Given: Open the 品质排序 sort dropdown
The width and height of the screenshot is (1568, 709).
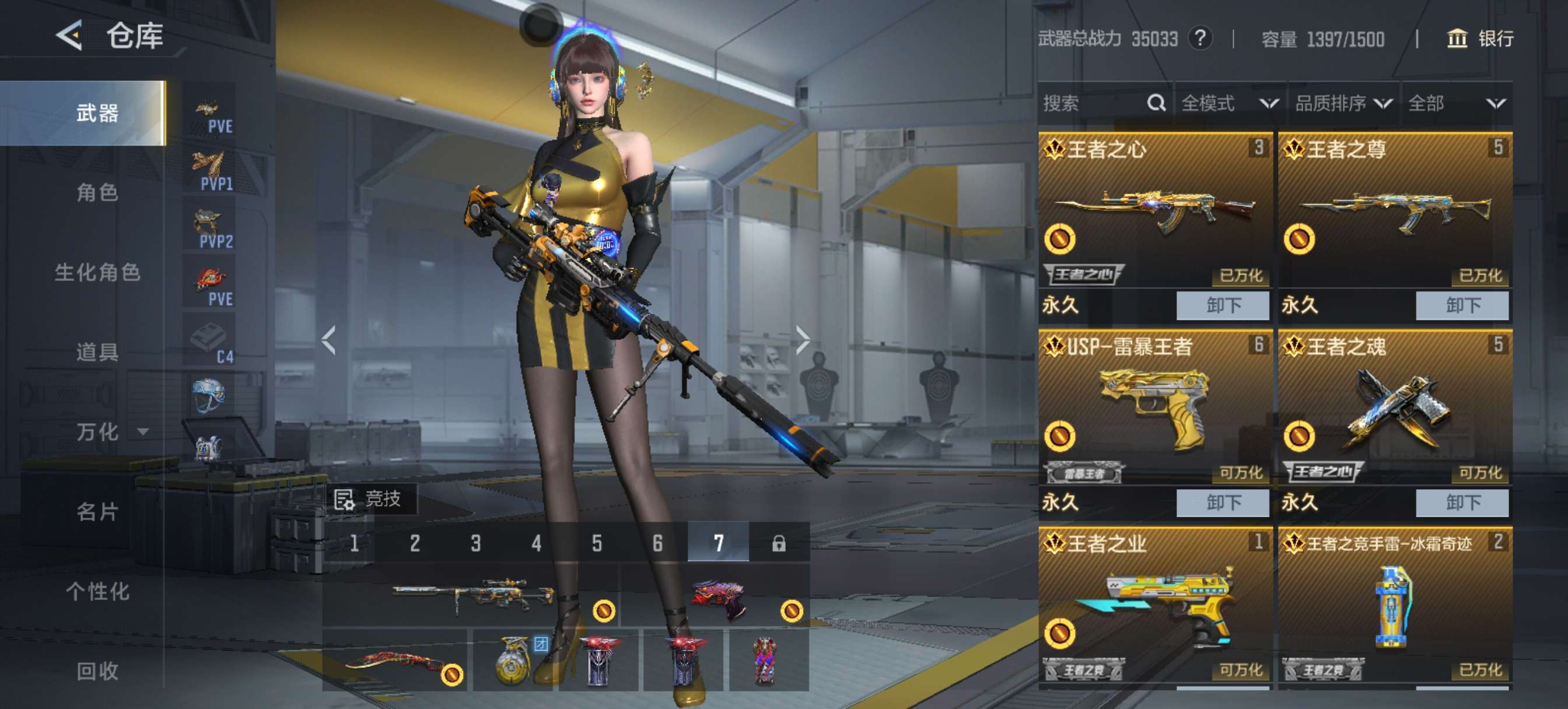Looking at the screenshot, I should tap(1343, 103).
